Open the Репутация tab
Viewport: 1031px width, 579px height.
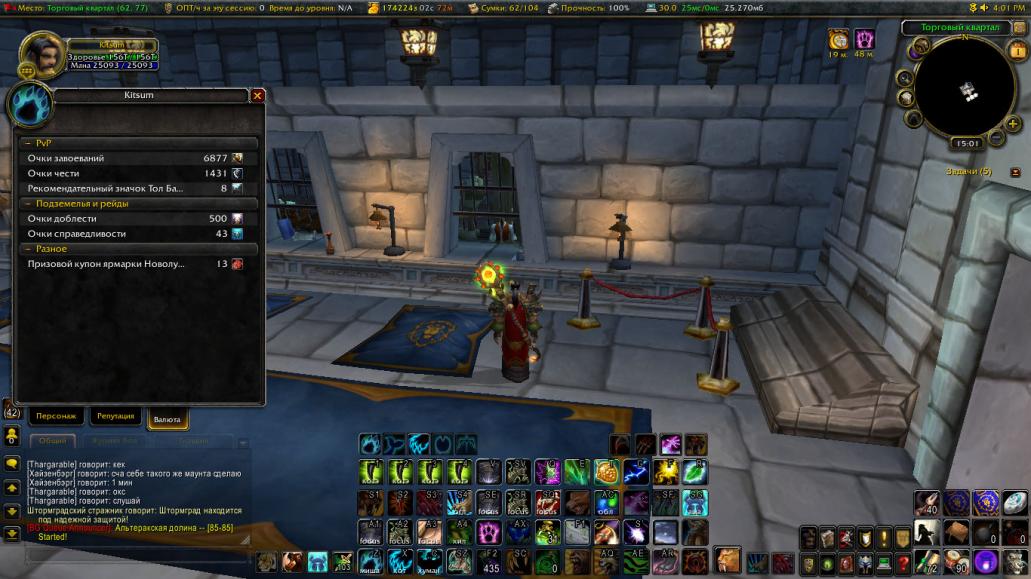click(115, 416)
